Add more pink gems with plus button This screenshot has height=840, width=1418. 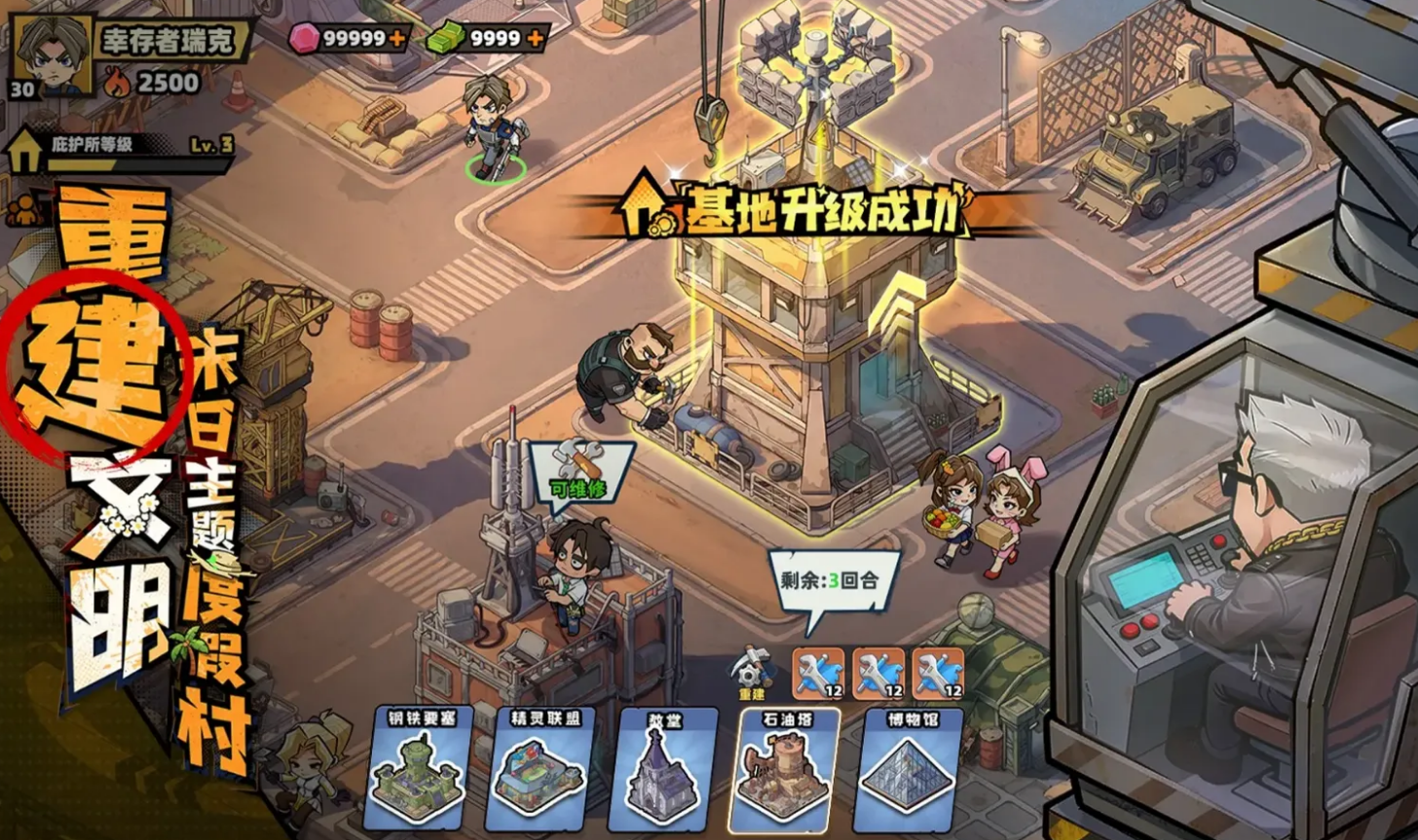pyautogui.click(x=396, y=39)
